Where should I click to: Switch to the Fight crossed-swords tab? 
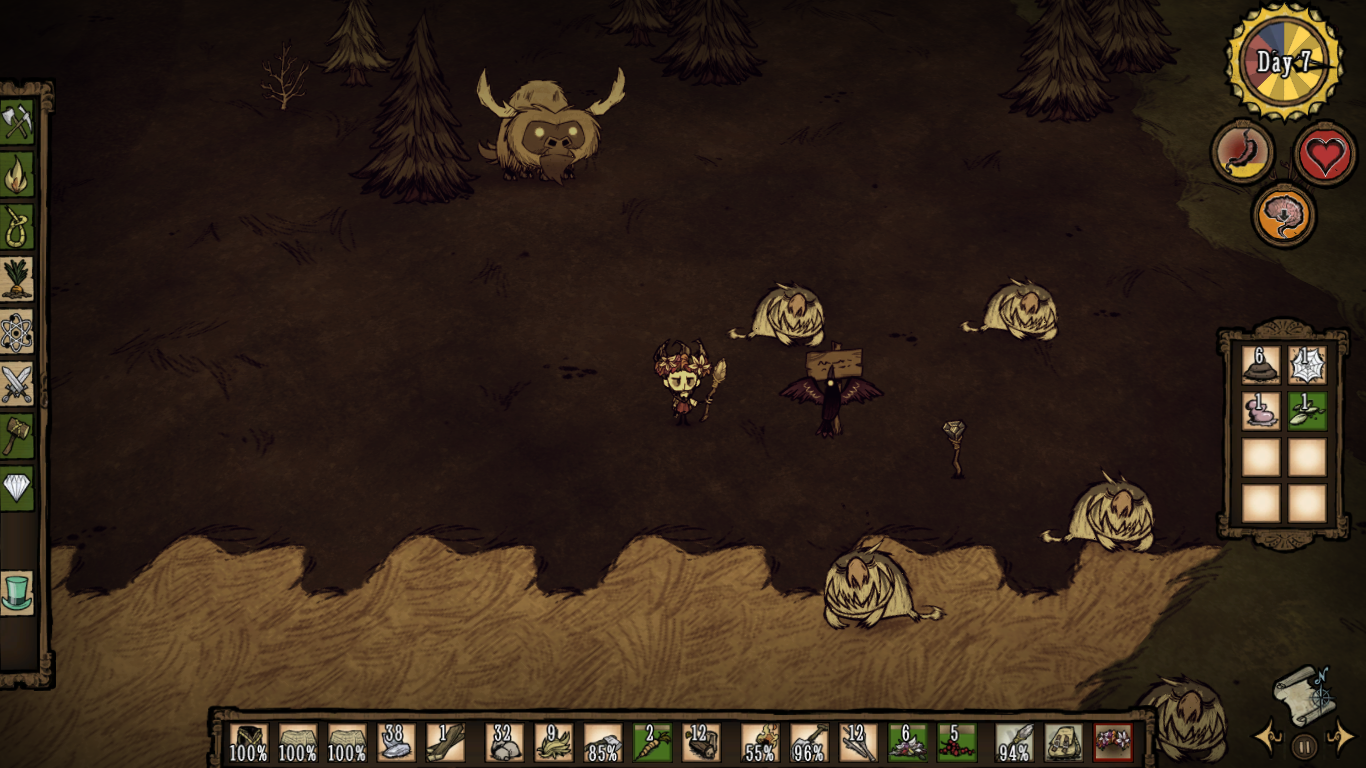point(17,384)
